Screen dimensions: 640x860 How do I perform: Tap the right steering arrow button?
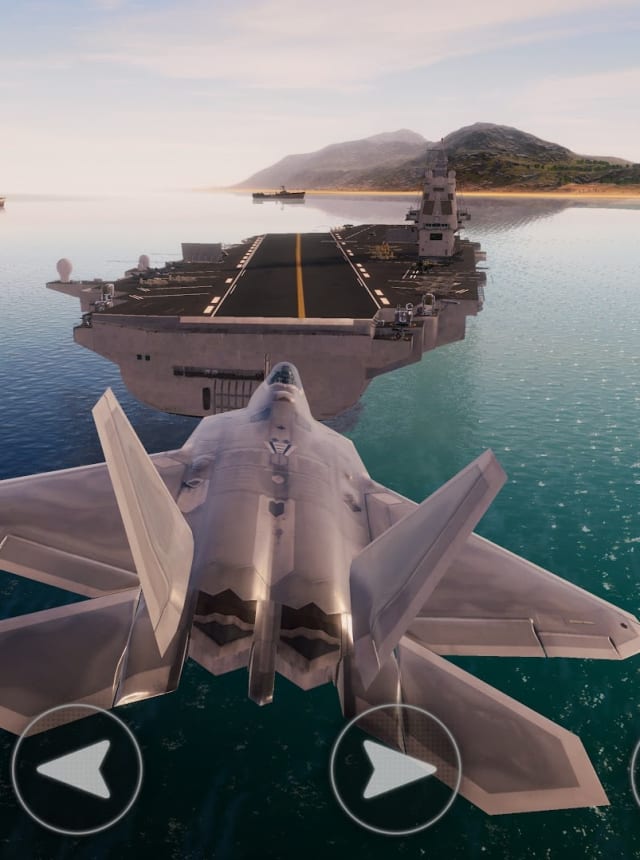(396, 769)
